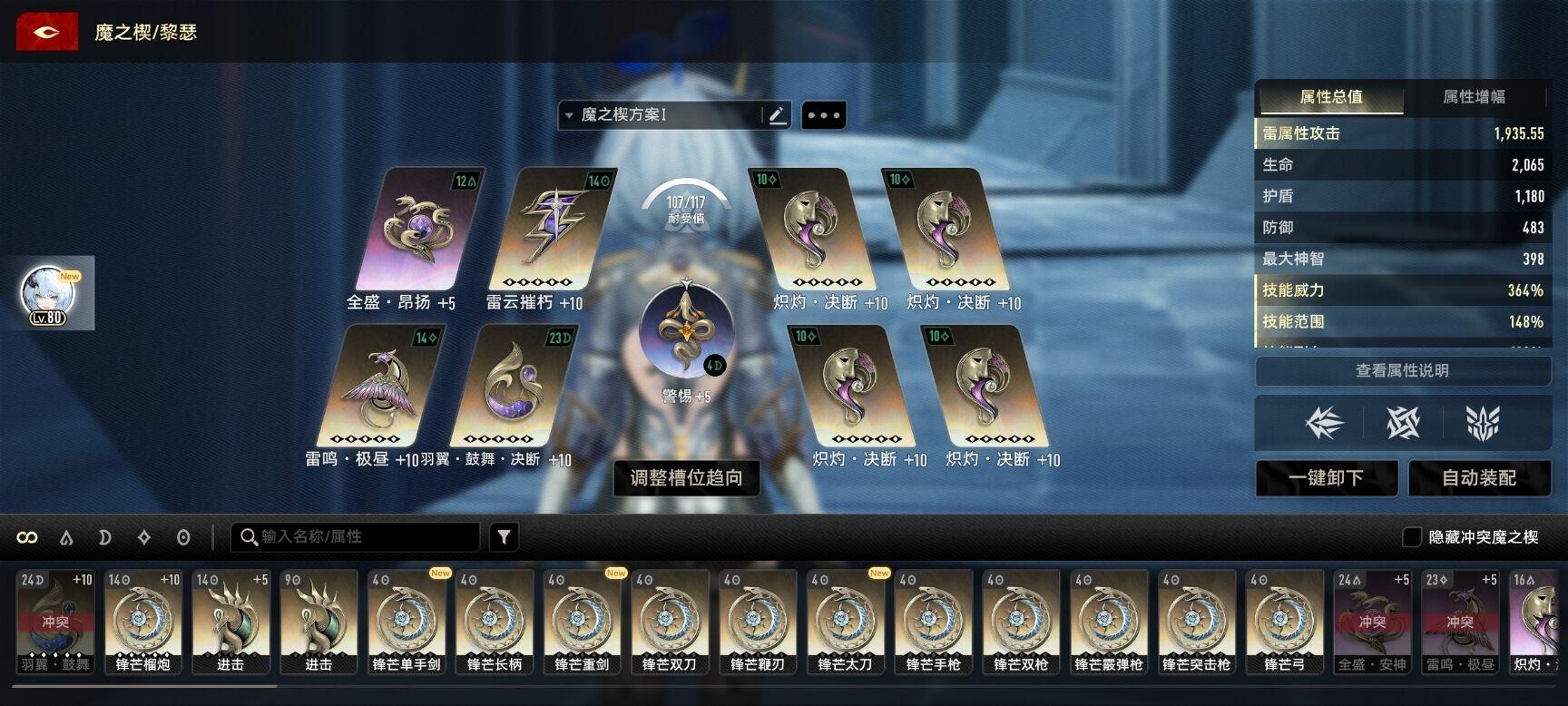Go back with the red arrow button
The width and height of the screenshot is (1568, 706).
[46, 33]
